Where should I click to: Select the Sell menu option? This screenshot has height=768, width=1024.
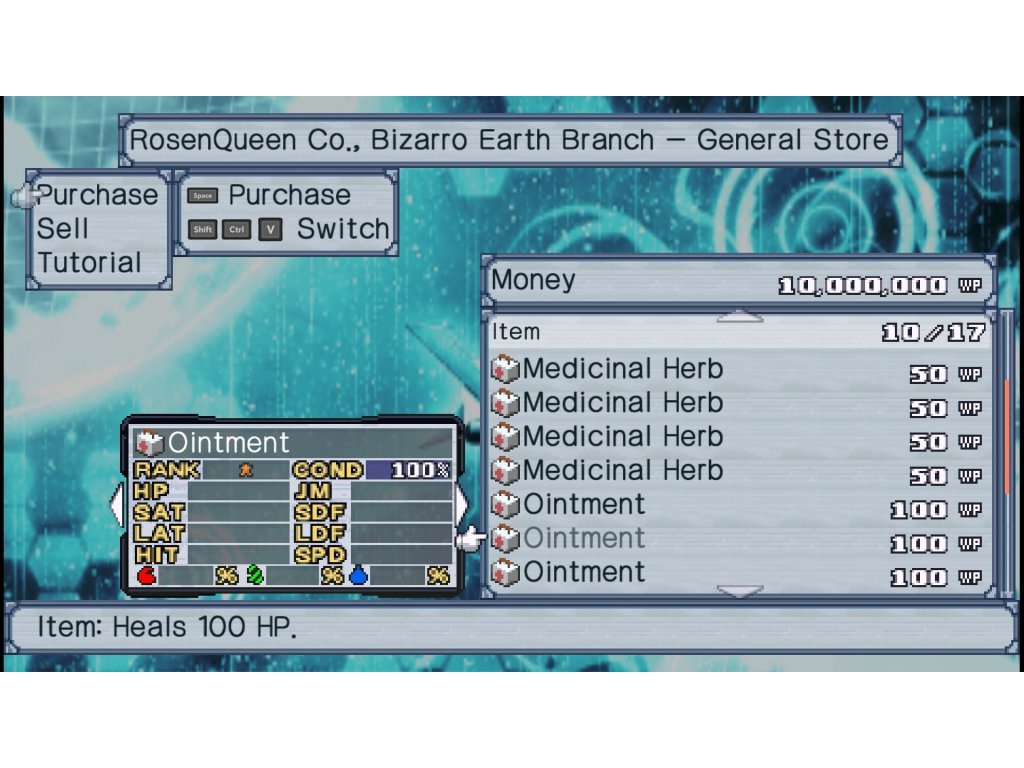point(63,229)
